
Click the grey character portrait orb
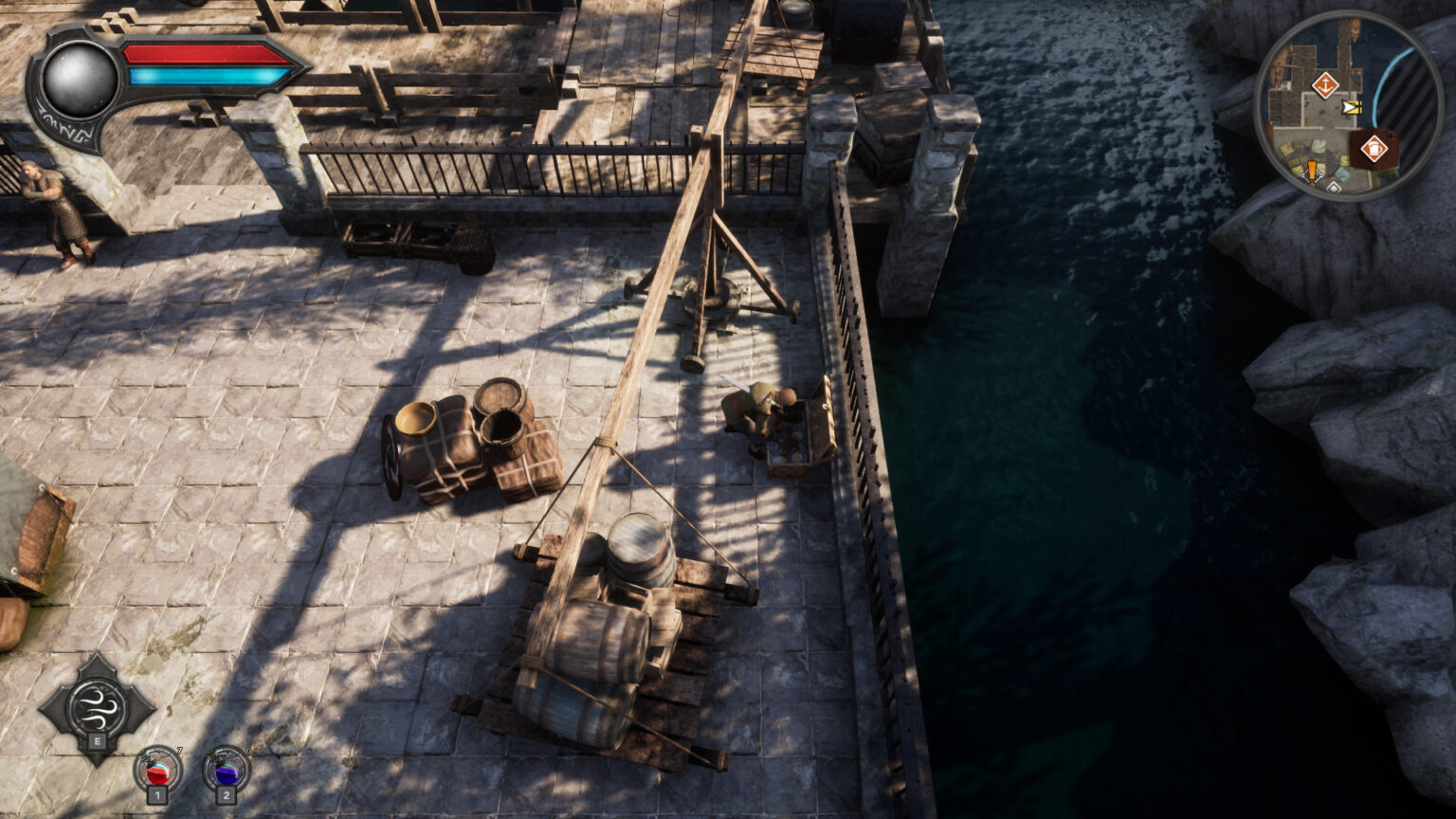tap(80, 80)
